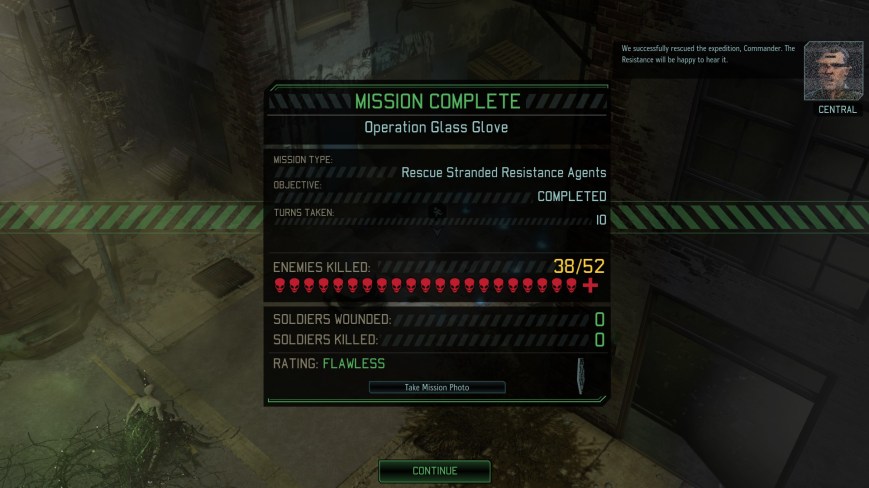869x488 pixels.
Task: Click the red plus after the skulls
Action: click(x=590, y=287)
